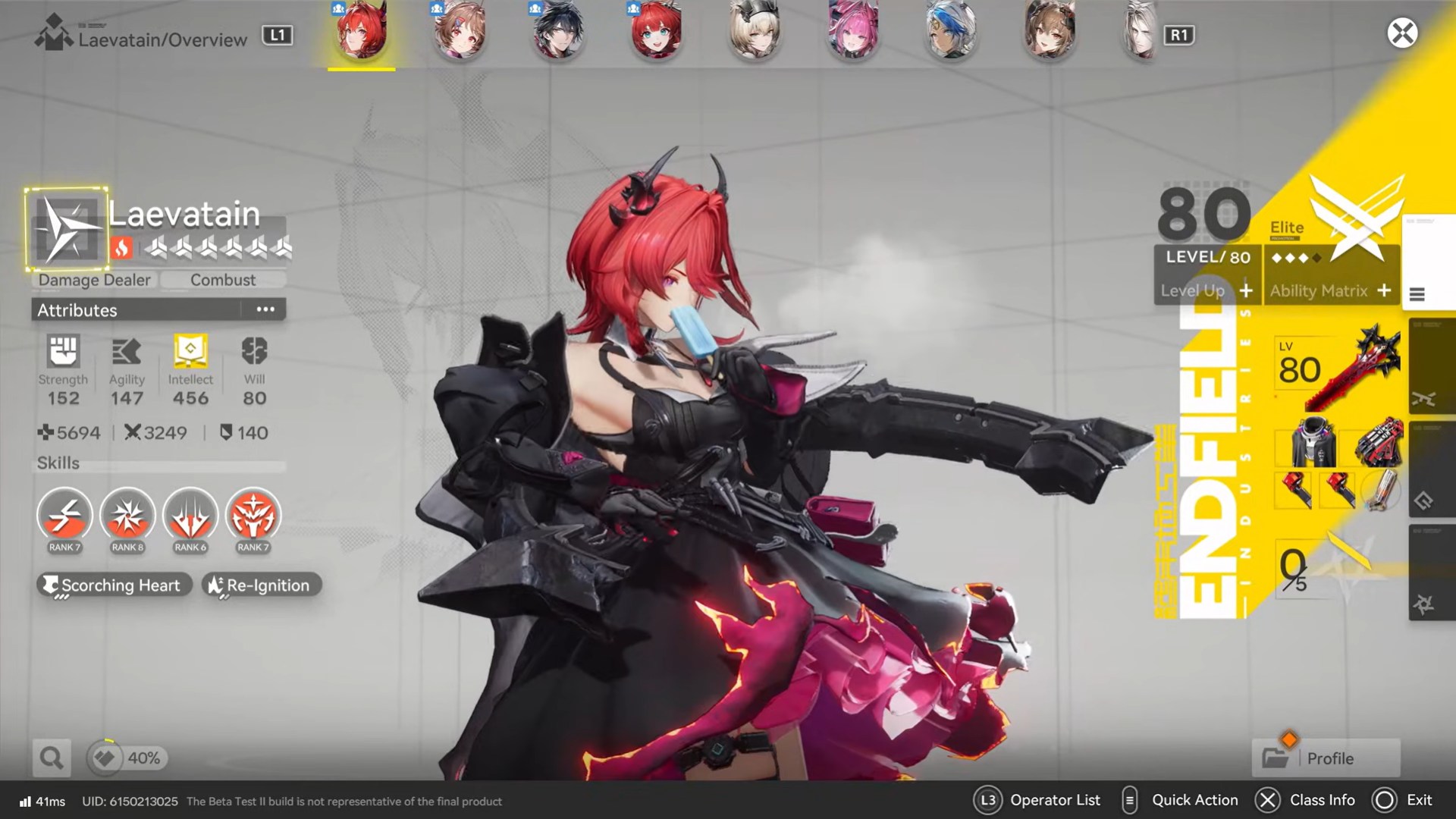Open the Attributes overflow menu
The height and width of the screenshot is (819, 1456).
tap(265, 309)
